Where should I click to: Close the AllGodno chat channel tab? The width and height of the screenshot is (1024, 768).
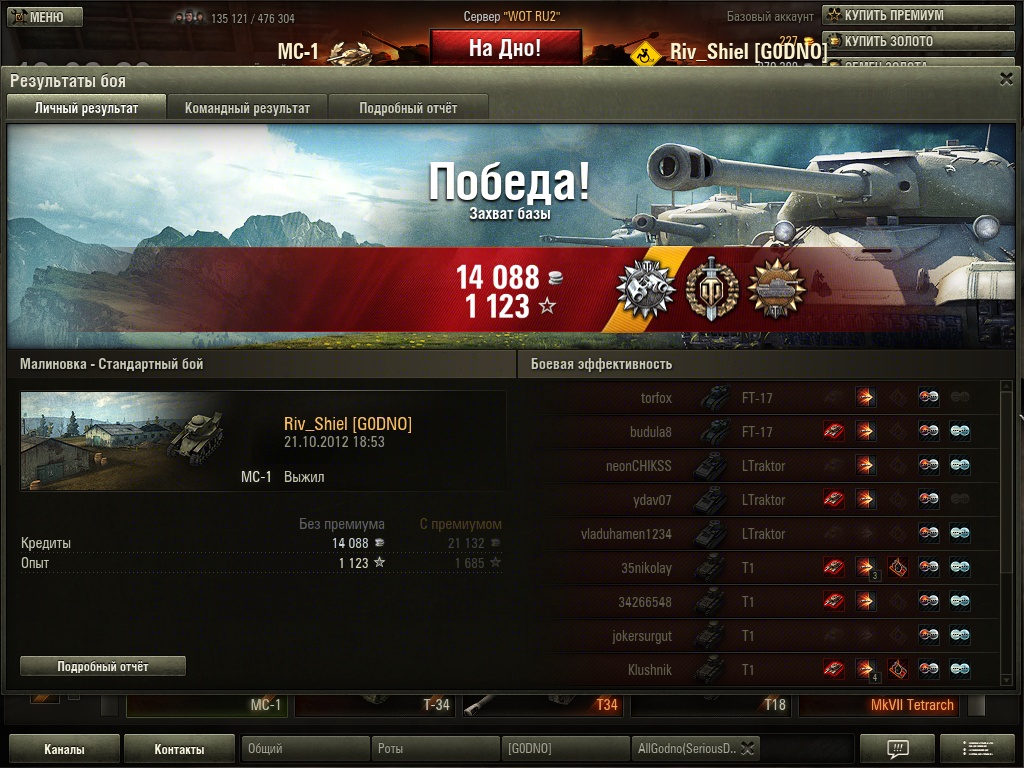pyautogui.click(x=747, y=748)
